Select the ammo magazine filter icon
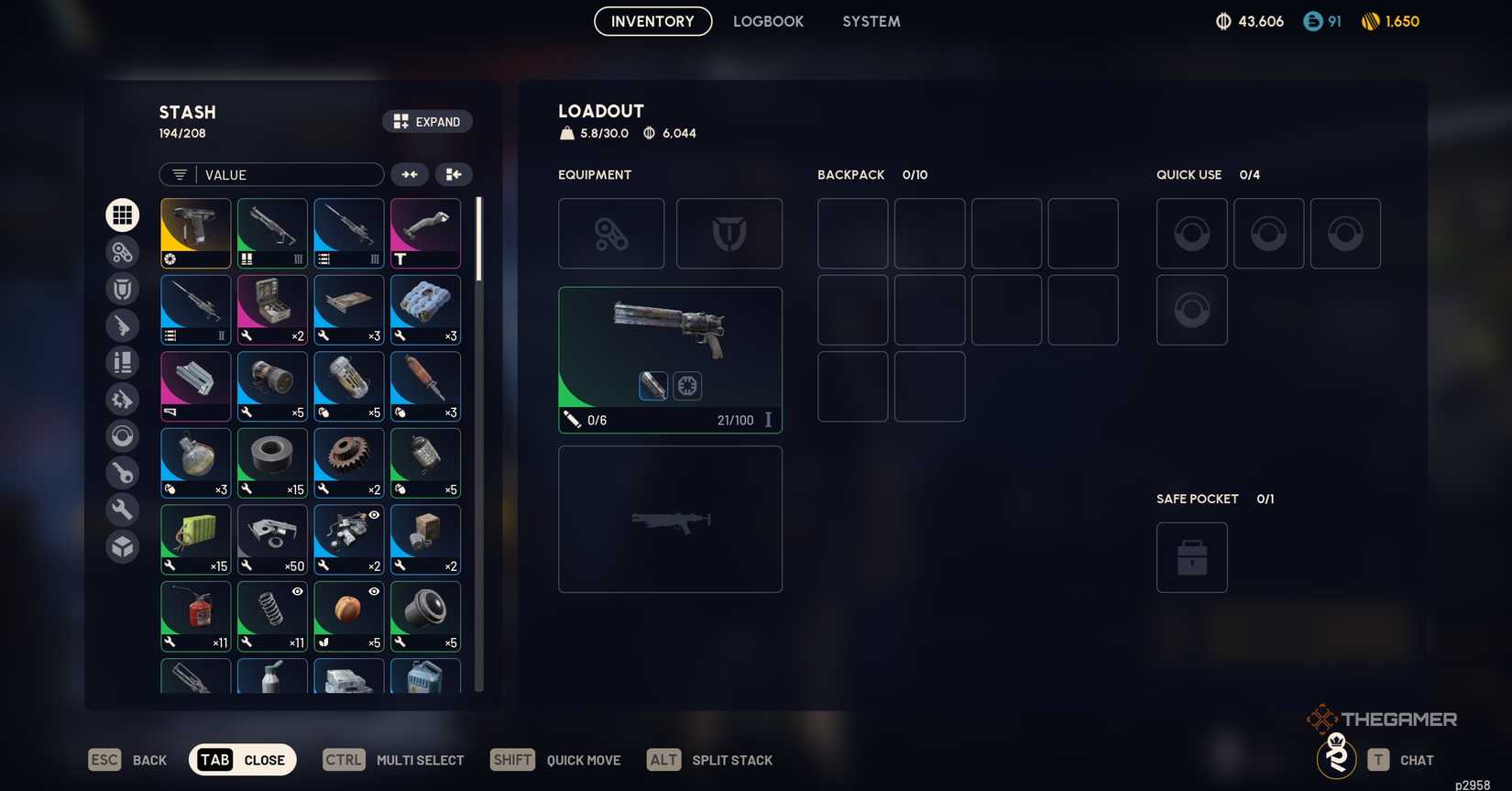 (x=122, y=362)
